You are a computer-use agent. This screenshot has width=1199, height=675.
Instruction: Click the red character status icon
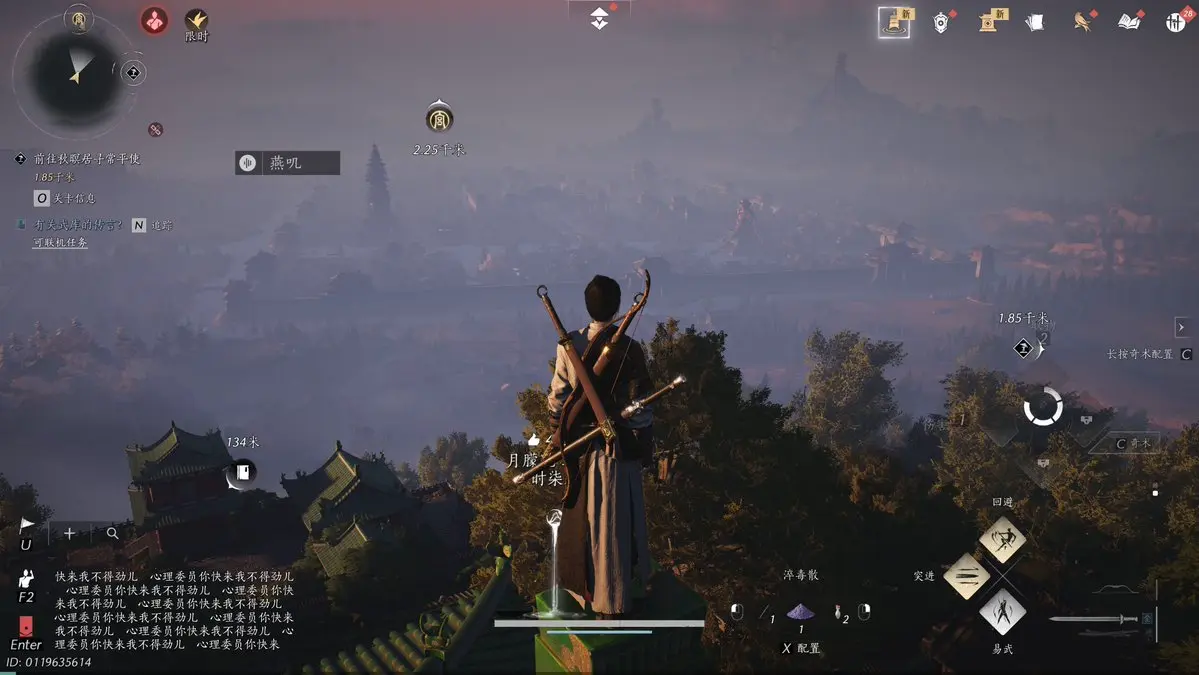[x=154, y=19]
